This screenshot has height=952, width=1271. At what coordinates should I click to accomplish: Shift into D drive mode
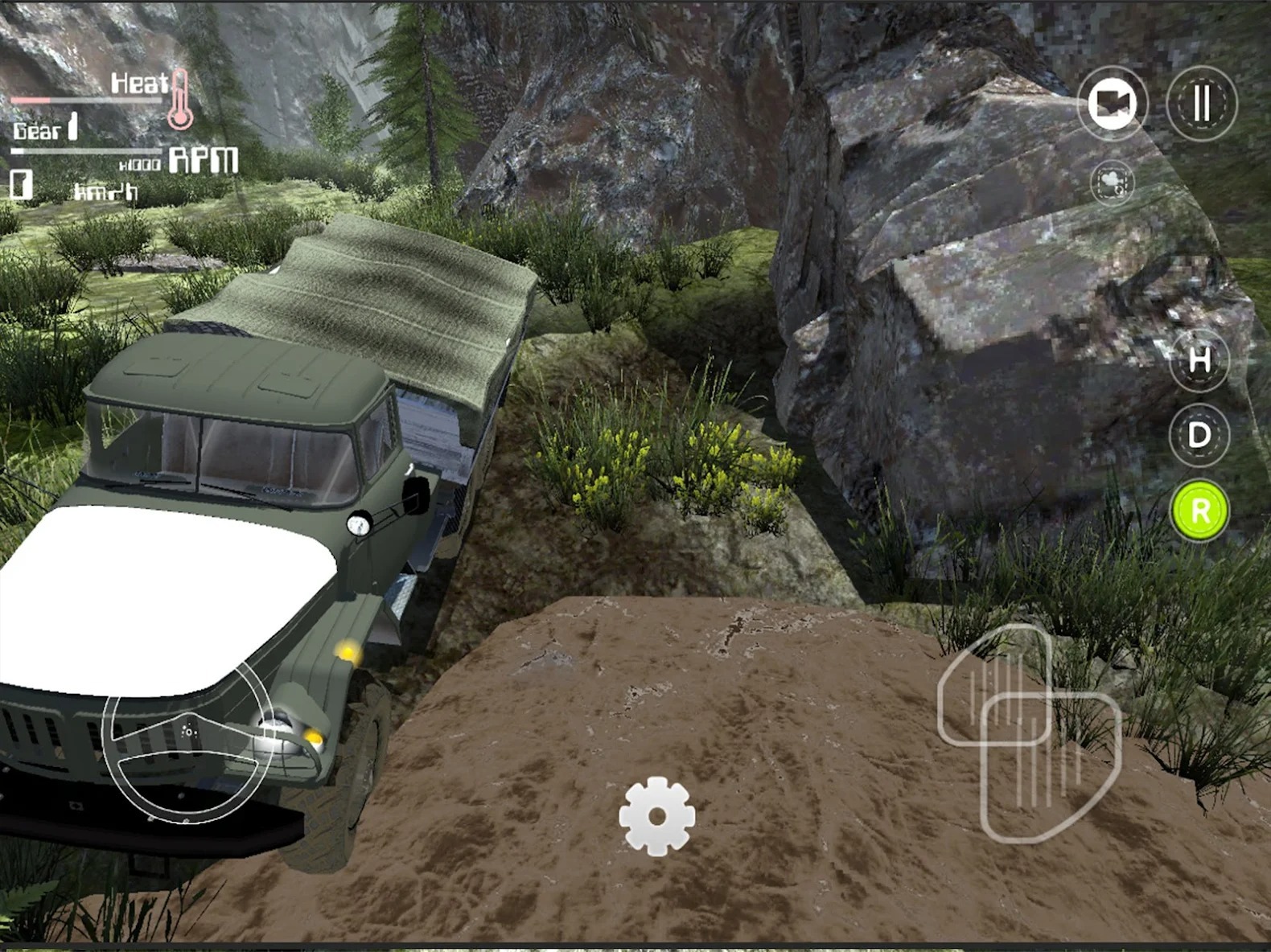[1199, 435]
